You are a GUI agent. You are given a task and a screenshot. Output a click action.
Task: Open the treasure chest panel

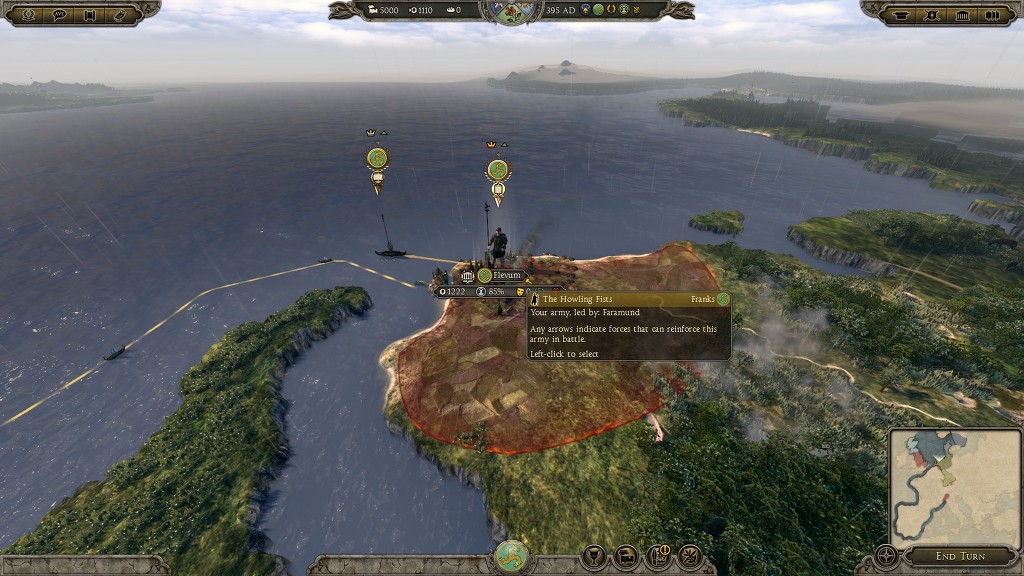[626, 555]
